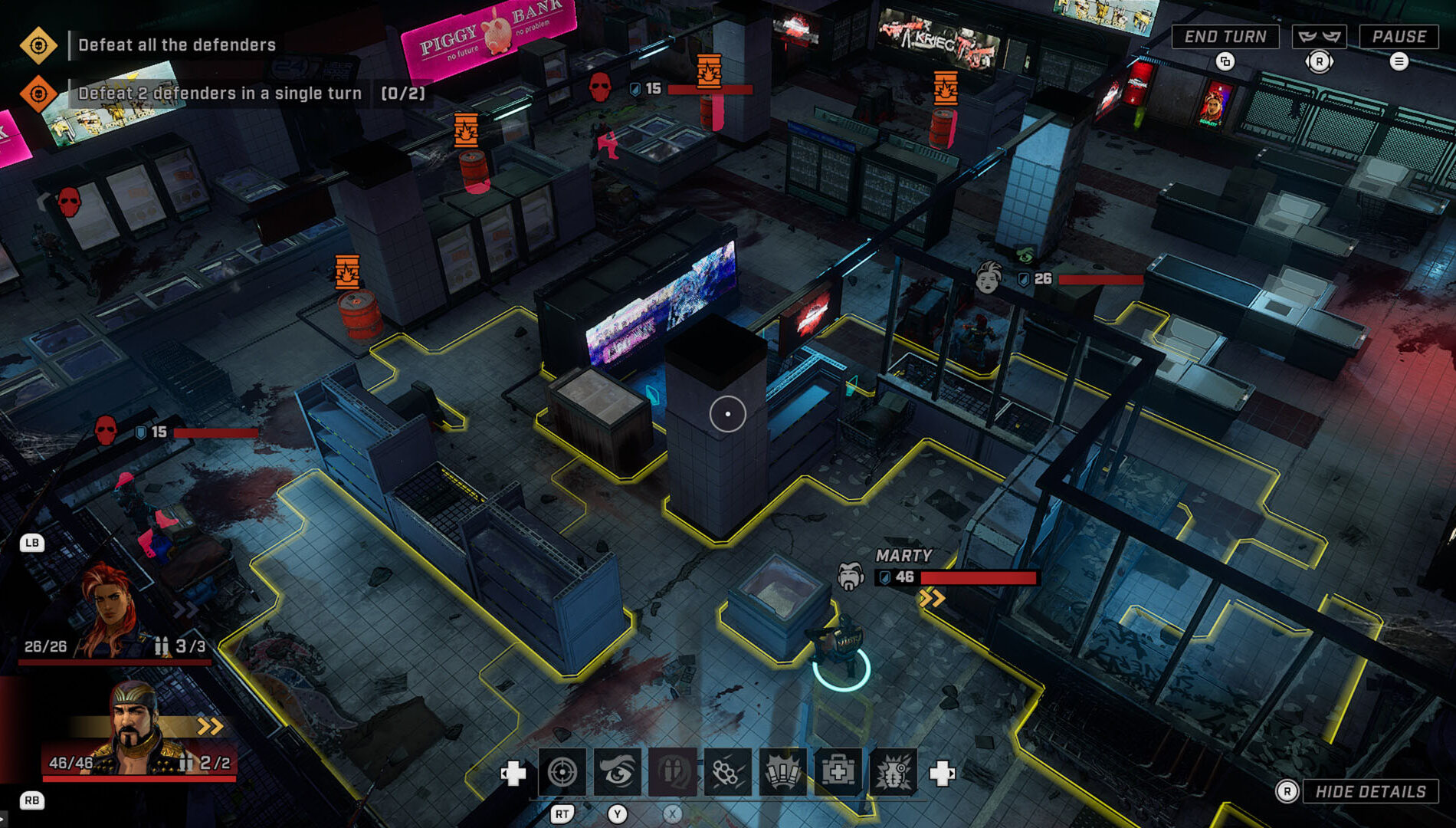Click the double chevron beside Marty's health bar
The width and height of the screenshot is (1456, 828).
[x=933, y=599]
